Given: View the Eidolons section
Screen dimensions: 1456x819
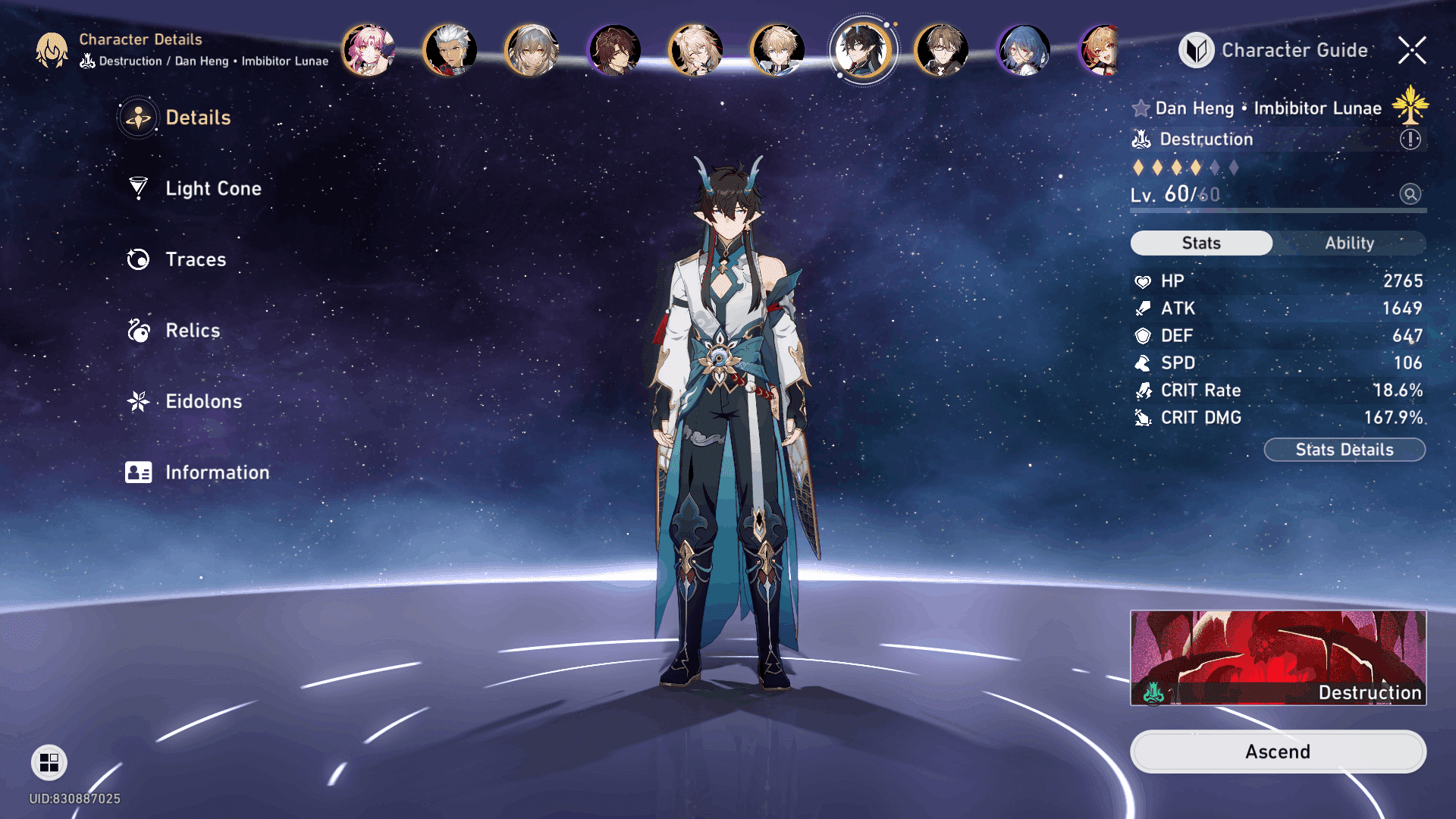Looking at the screenshot, I should click(x=203, y=401).
